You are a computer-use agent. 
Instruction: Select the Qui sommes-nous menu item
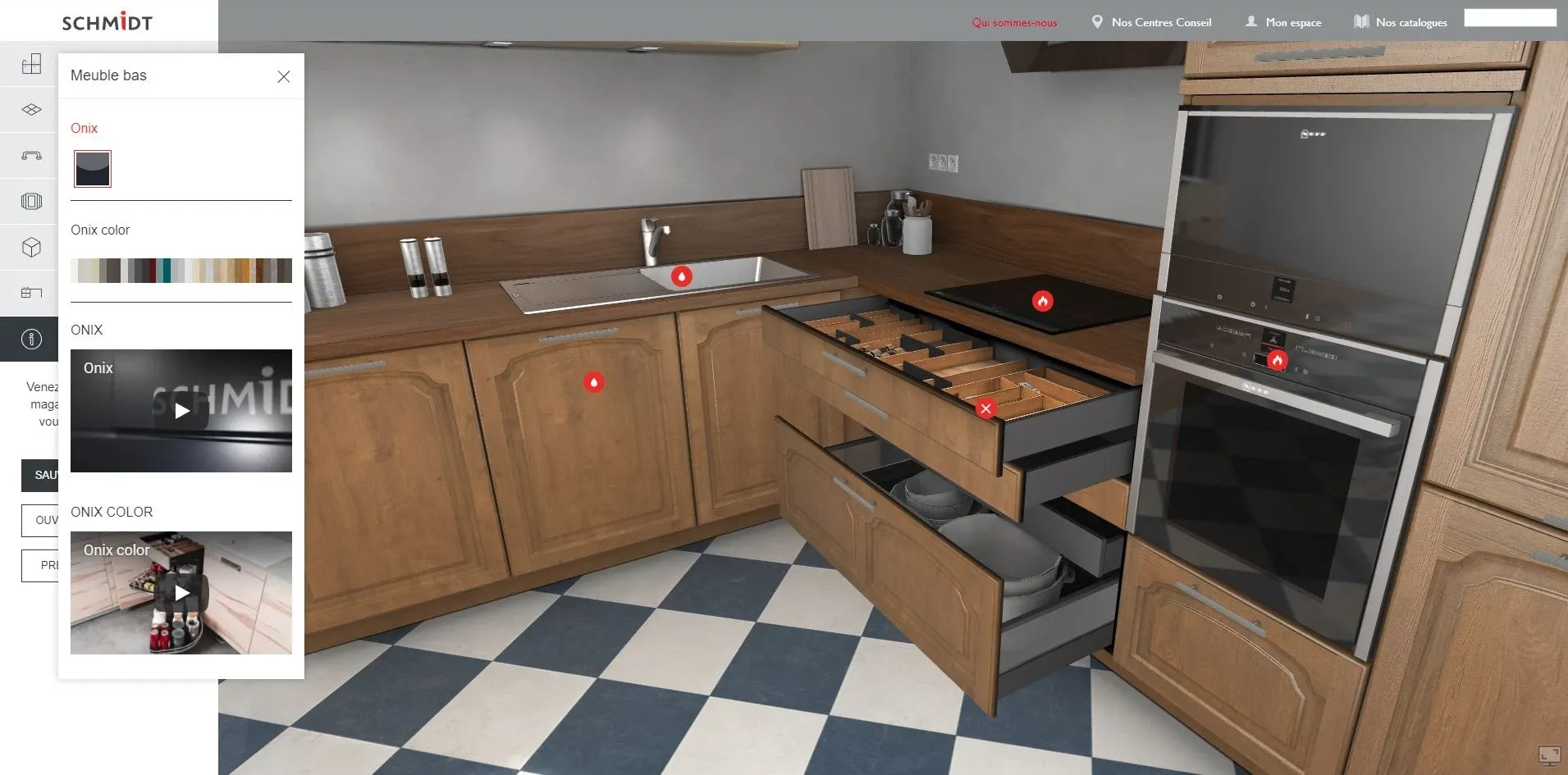click(1014, 22)
